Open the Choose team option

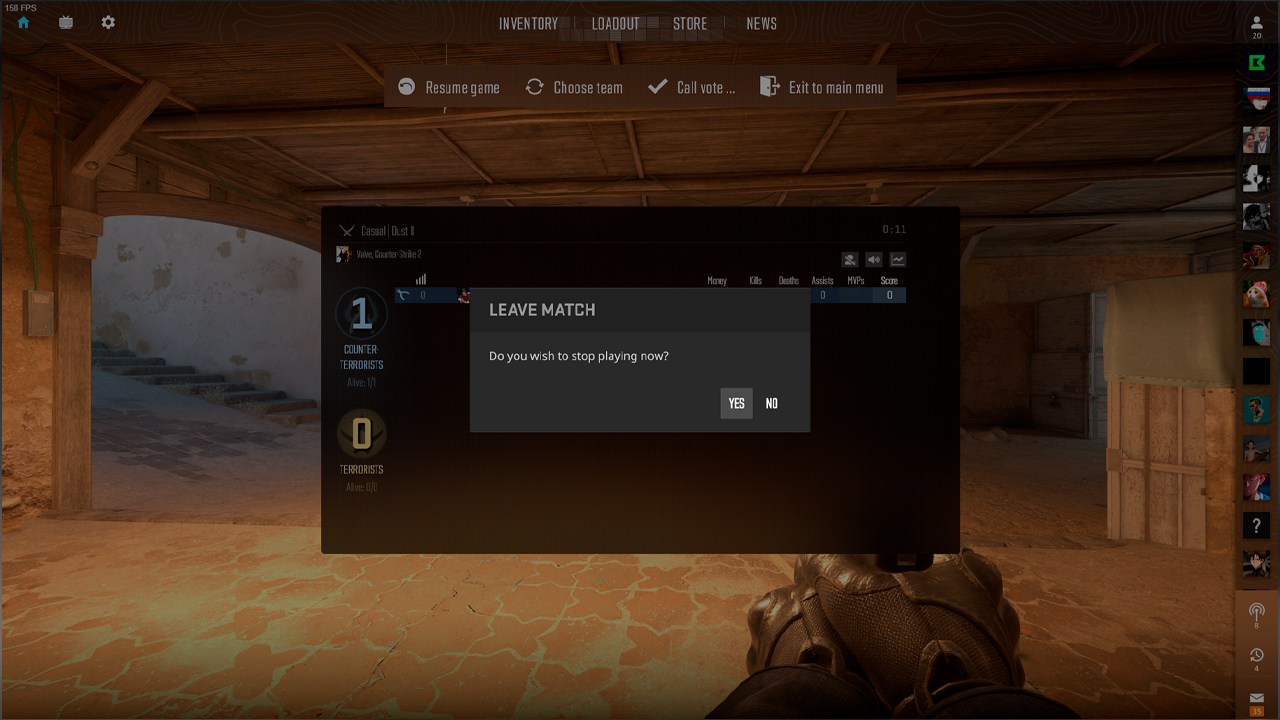coord(574,87)
